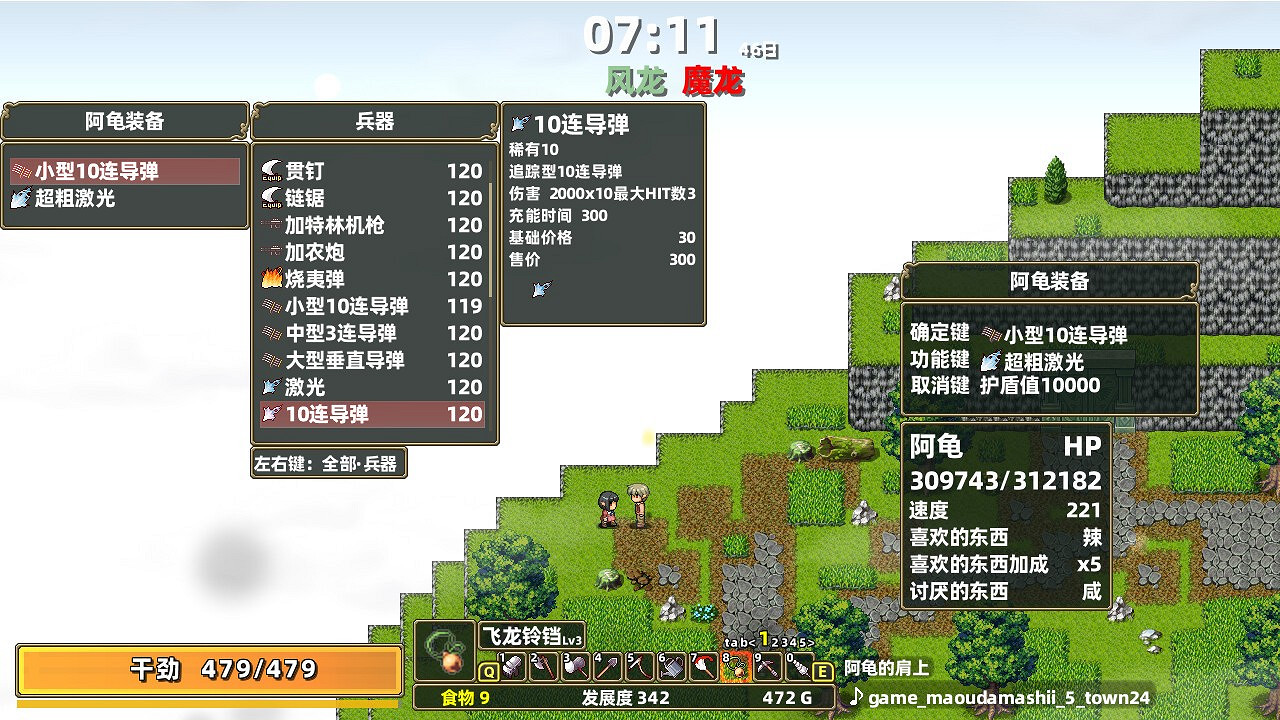Click the 激光 laser icon in weapon list
Viewport: 1280px width, 720px height.
(272, 387)
